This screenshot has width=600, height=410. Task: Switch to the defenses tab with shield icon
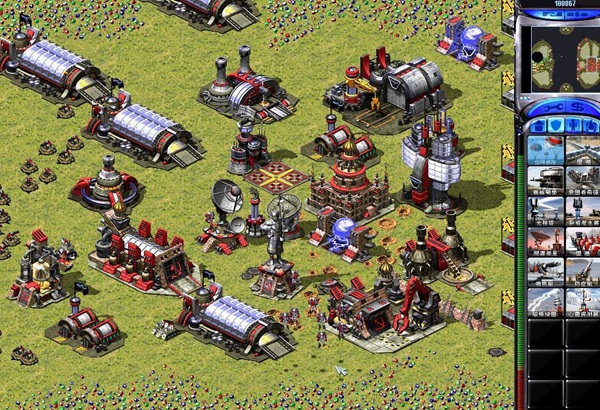[x=555, y=125]
